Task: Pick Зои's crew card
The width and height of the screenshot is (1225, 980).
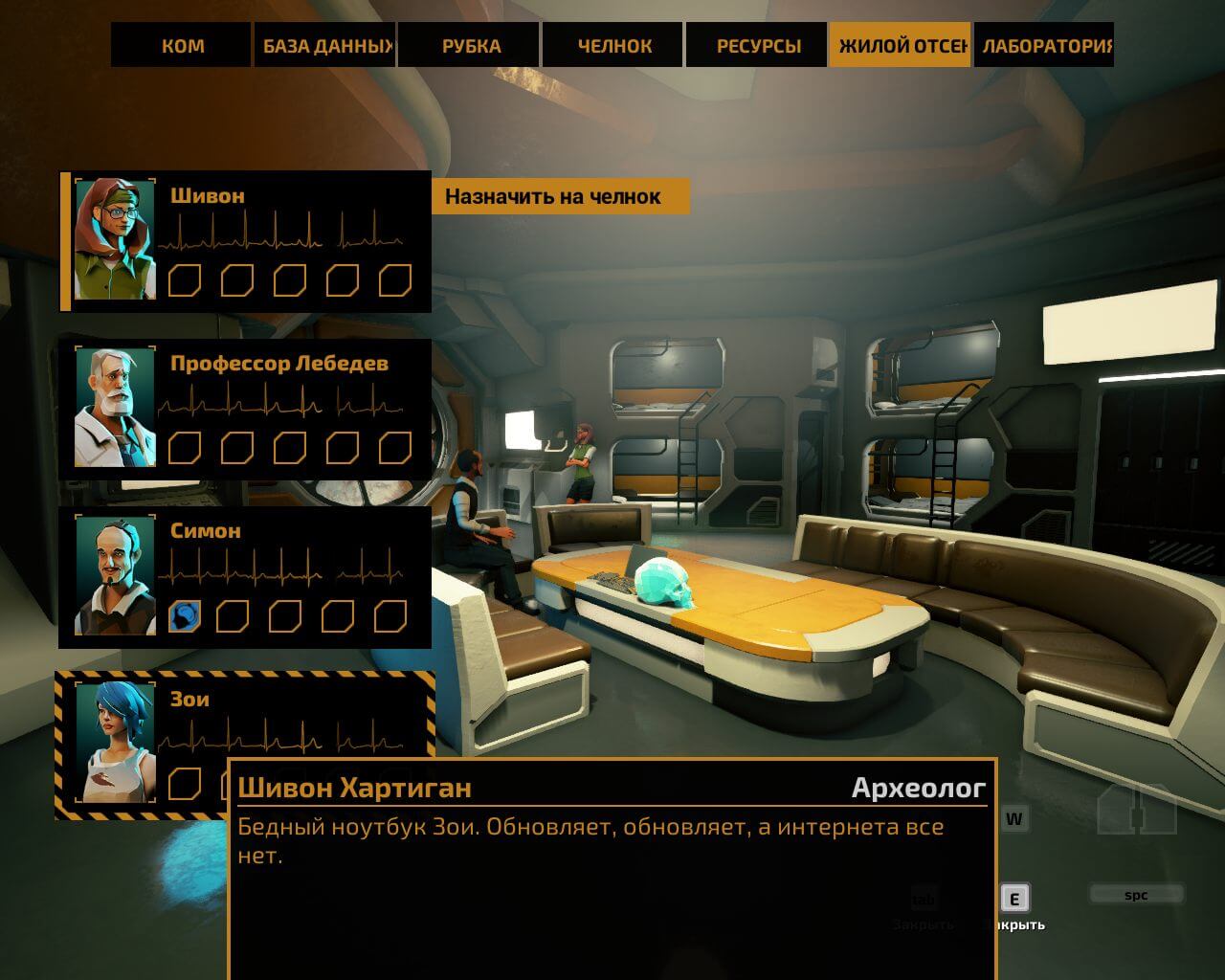Action: click(x=287, y=713)
